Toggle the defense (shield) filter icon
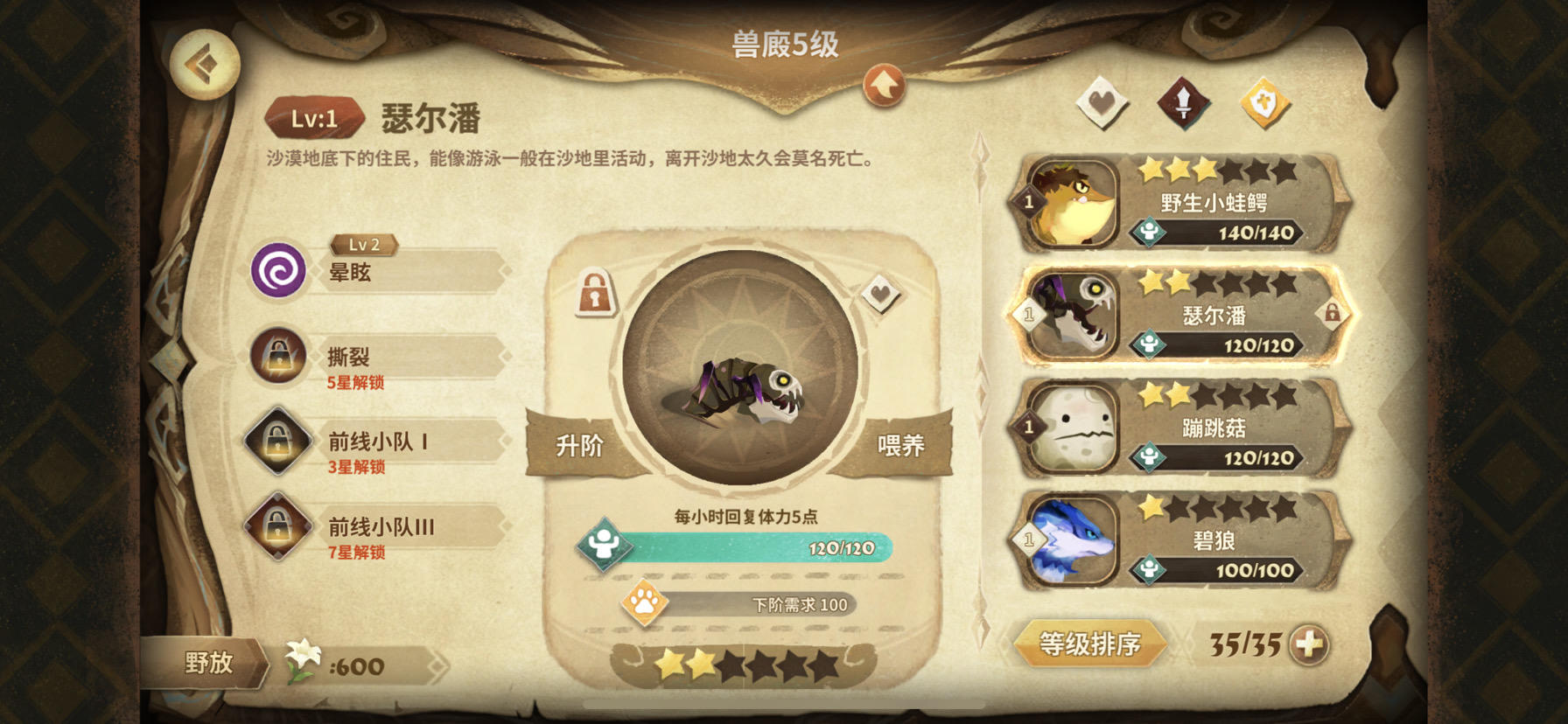1568x724 pixels. [x=1266, y=101]
